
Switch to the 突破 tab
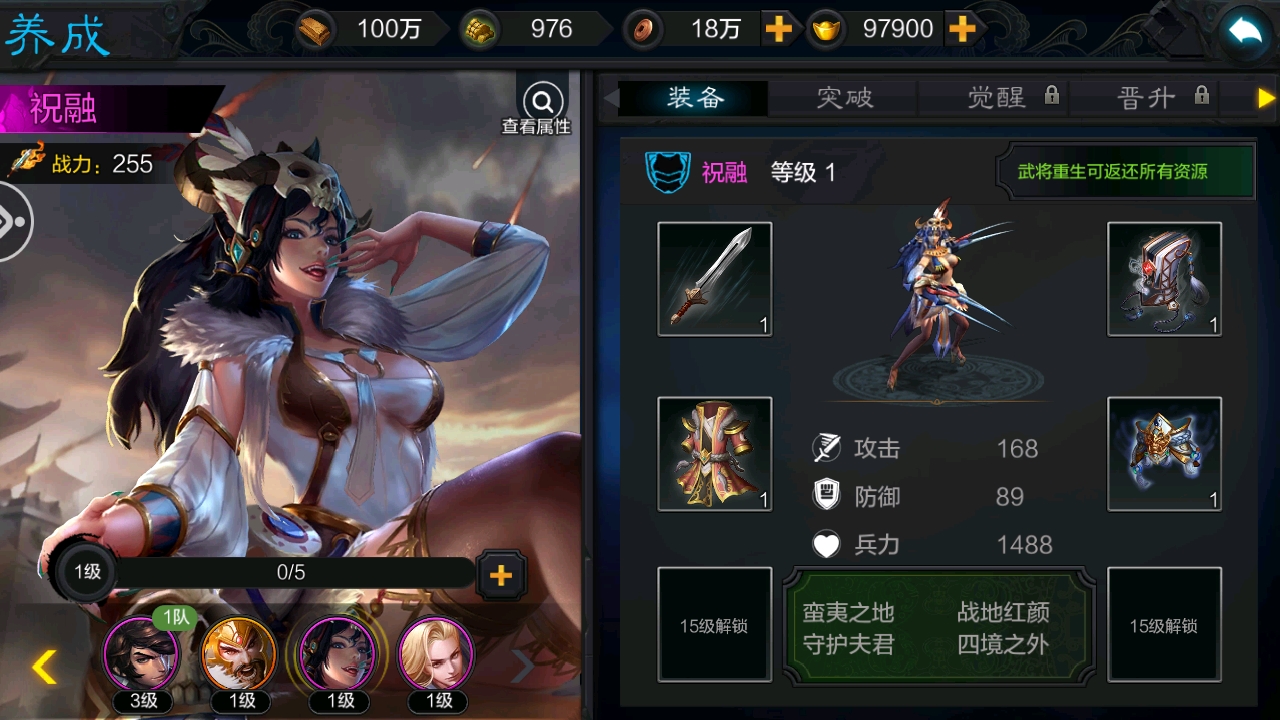[x=844, y=97]
